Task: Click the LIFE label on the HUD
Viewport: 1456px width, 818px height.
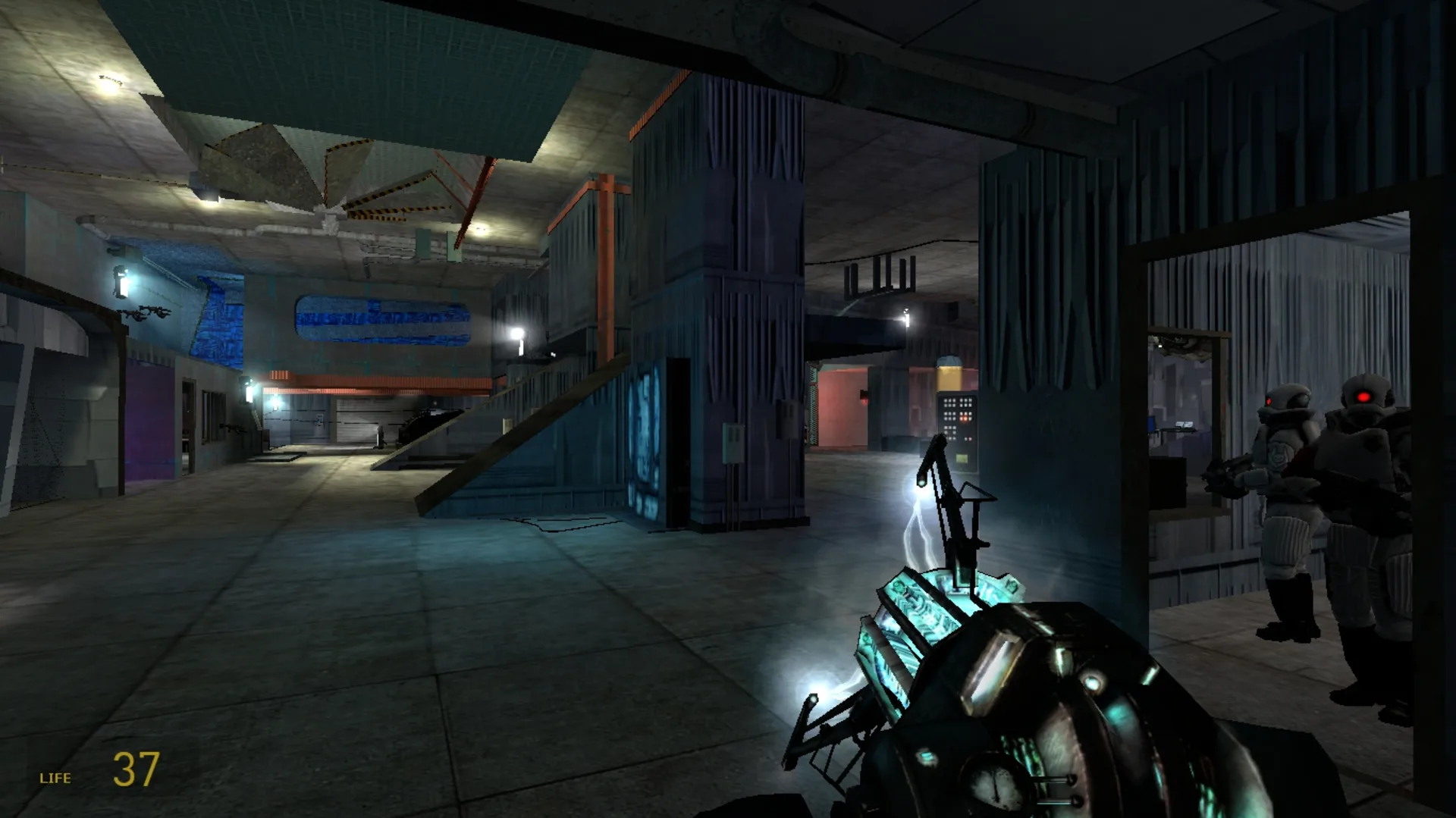Action: [x=55, y=777]
